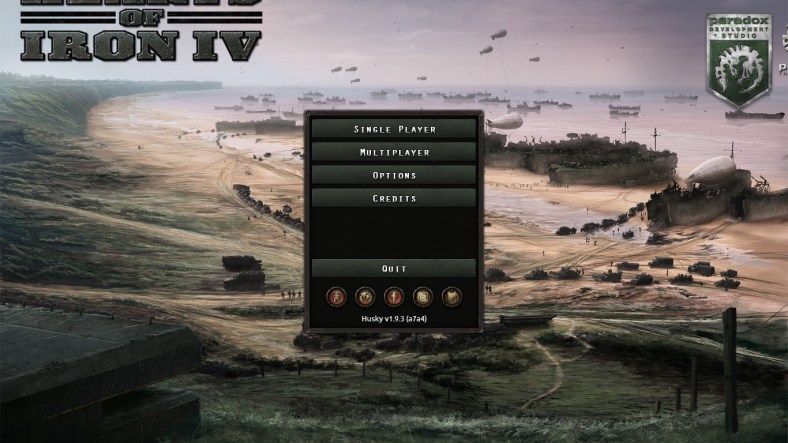Start a Single Player game
The width and height of the screenshot is (788, 443).
pos(392,129)
